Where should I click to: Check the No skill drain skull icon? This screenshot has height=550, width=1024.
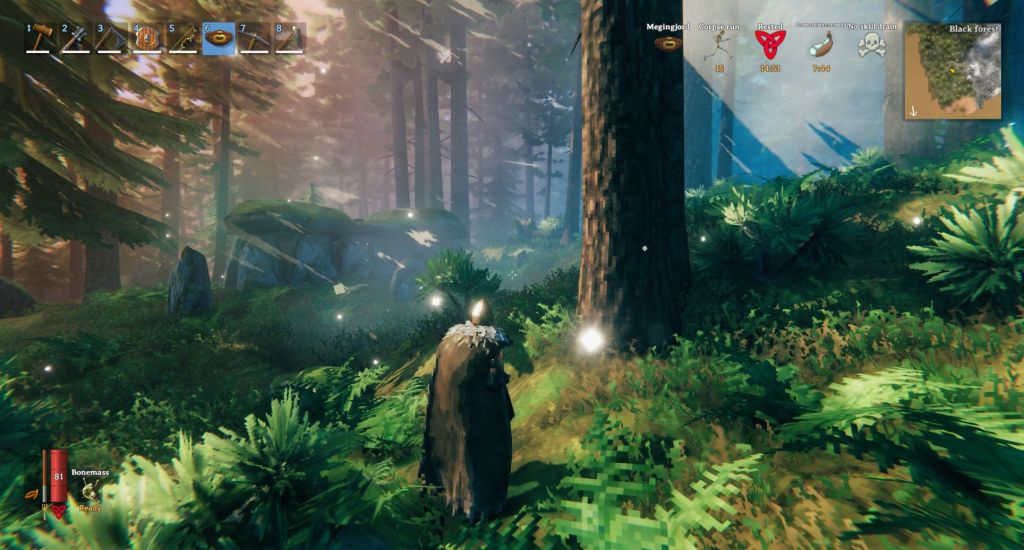(870, 45)
